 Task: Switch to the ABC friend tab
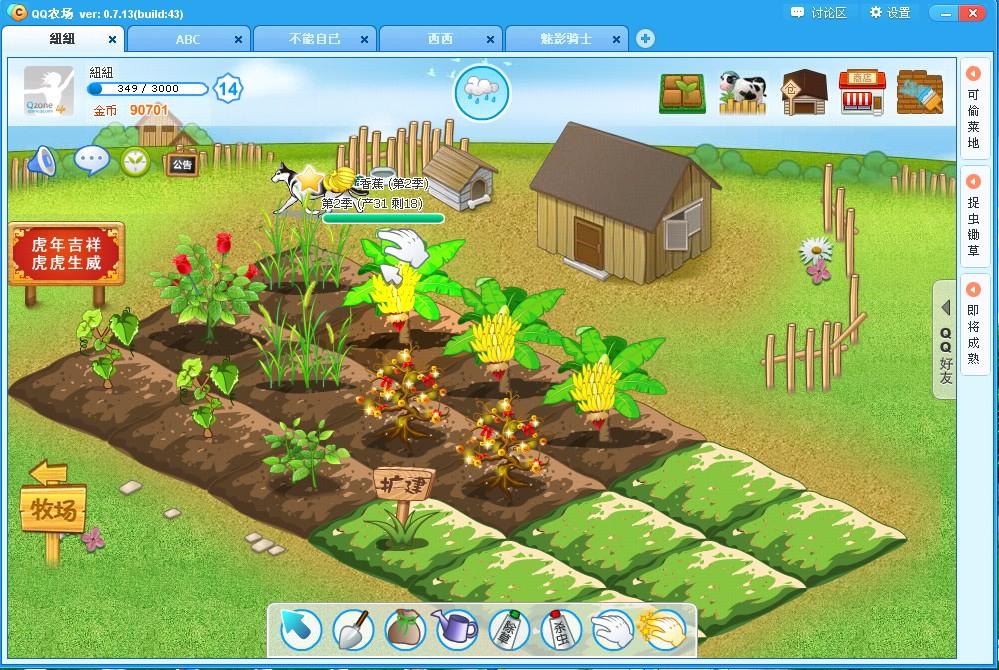[x=188, y=39]
